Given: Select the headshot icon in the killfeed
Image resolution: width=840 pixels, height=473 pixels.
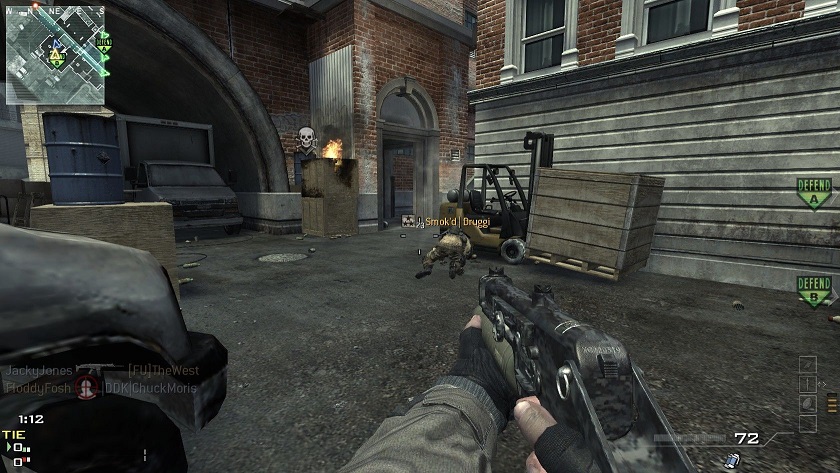Looking at the screenshot, I should 87,387.
